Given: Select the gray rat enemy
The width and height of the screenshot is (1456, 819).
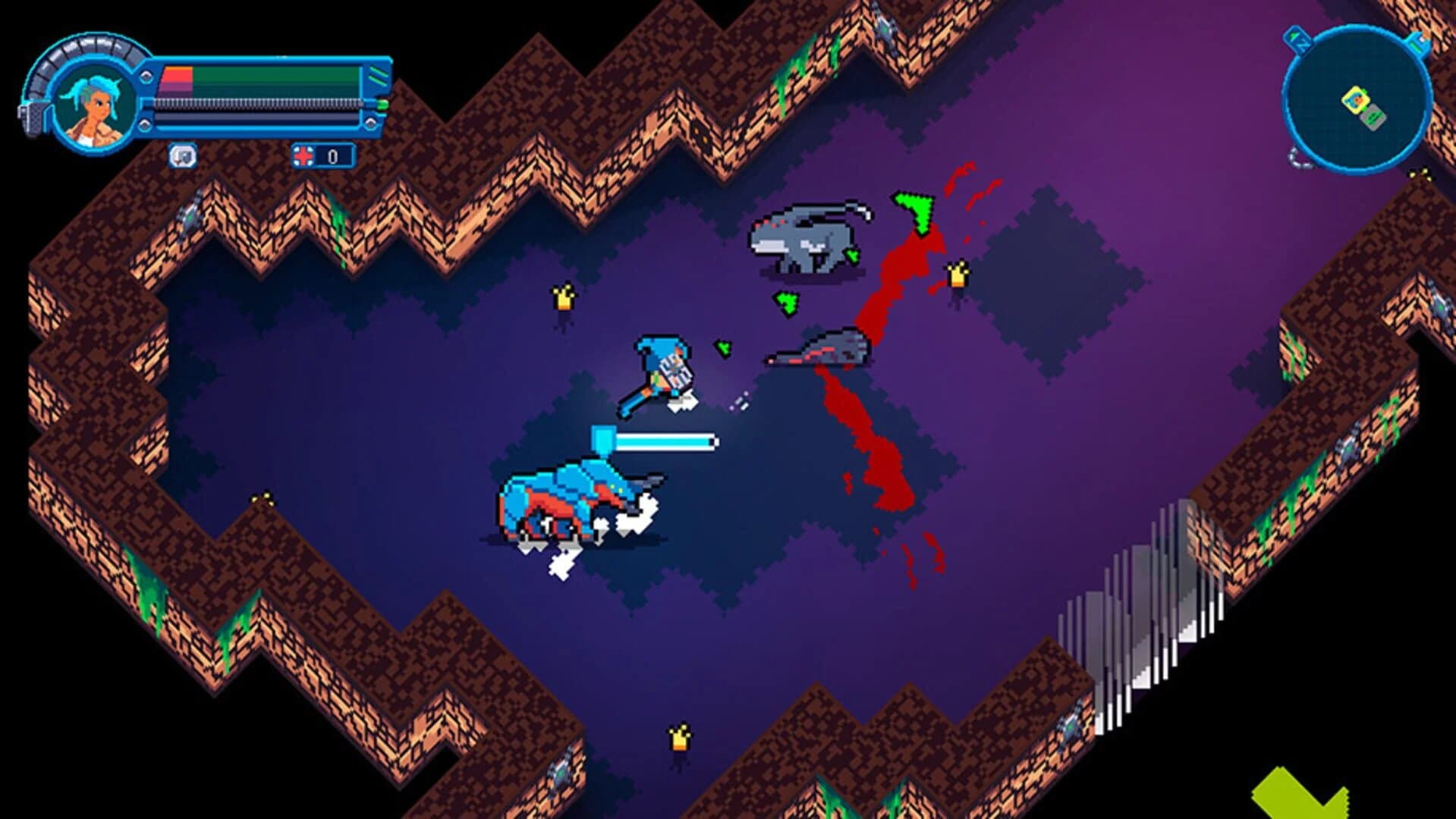Looking at the screenshot, I should point(804,239).
